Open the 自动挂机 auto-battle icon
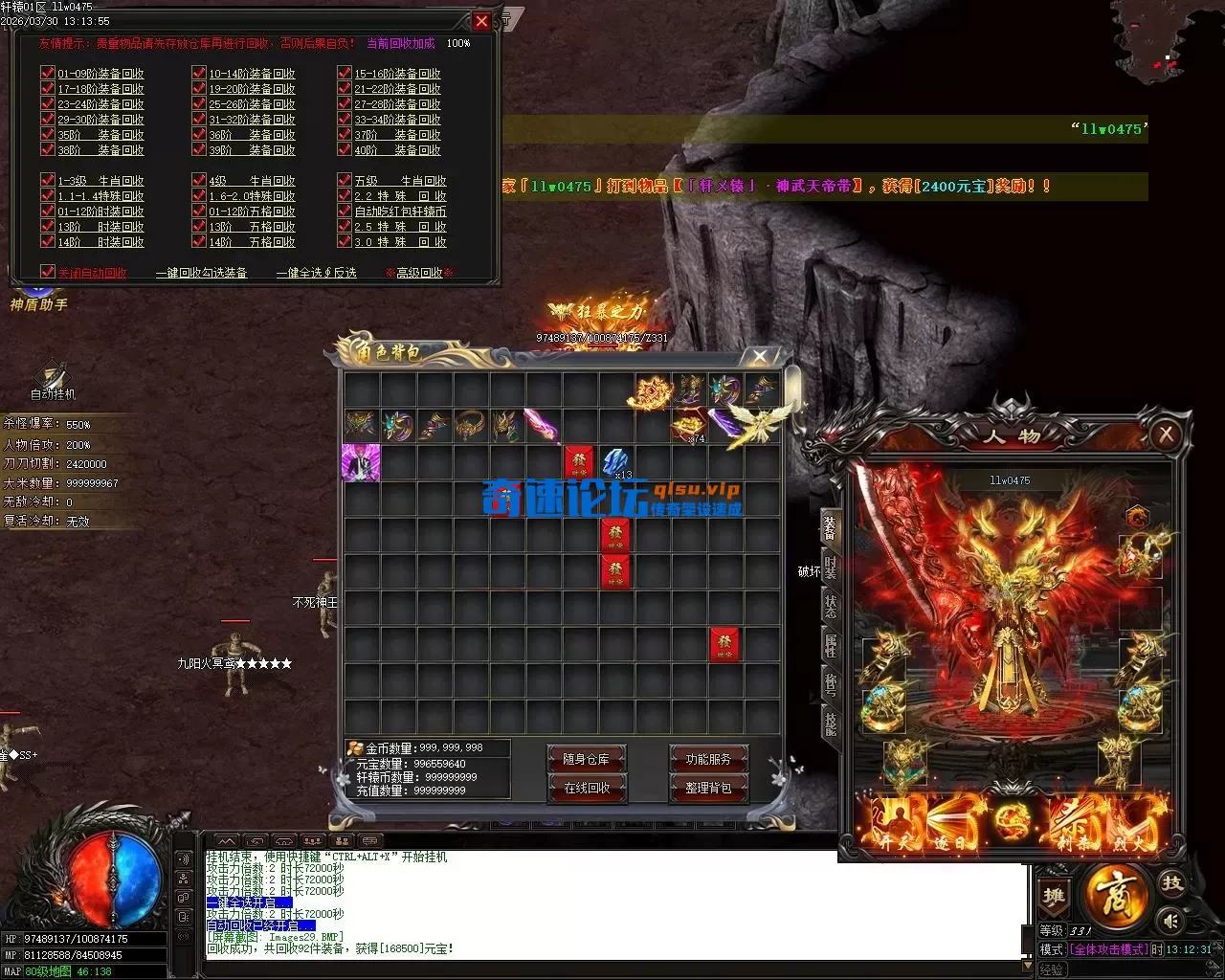 (53, 380)
